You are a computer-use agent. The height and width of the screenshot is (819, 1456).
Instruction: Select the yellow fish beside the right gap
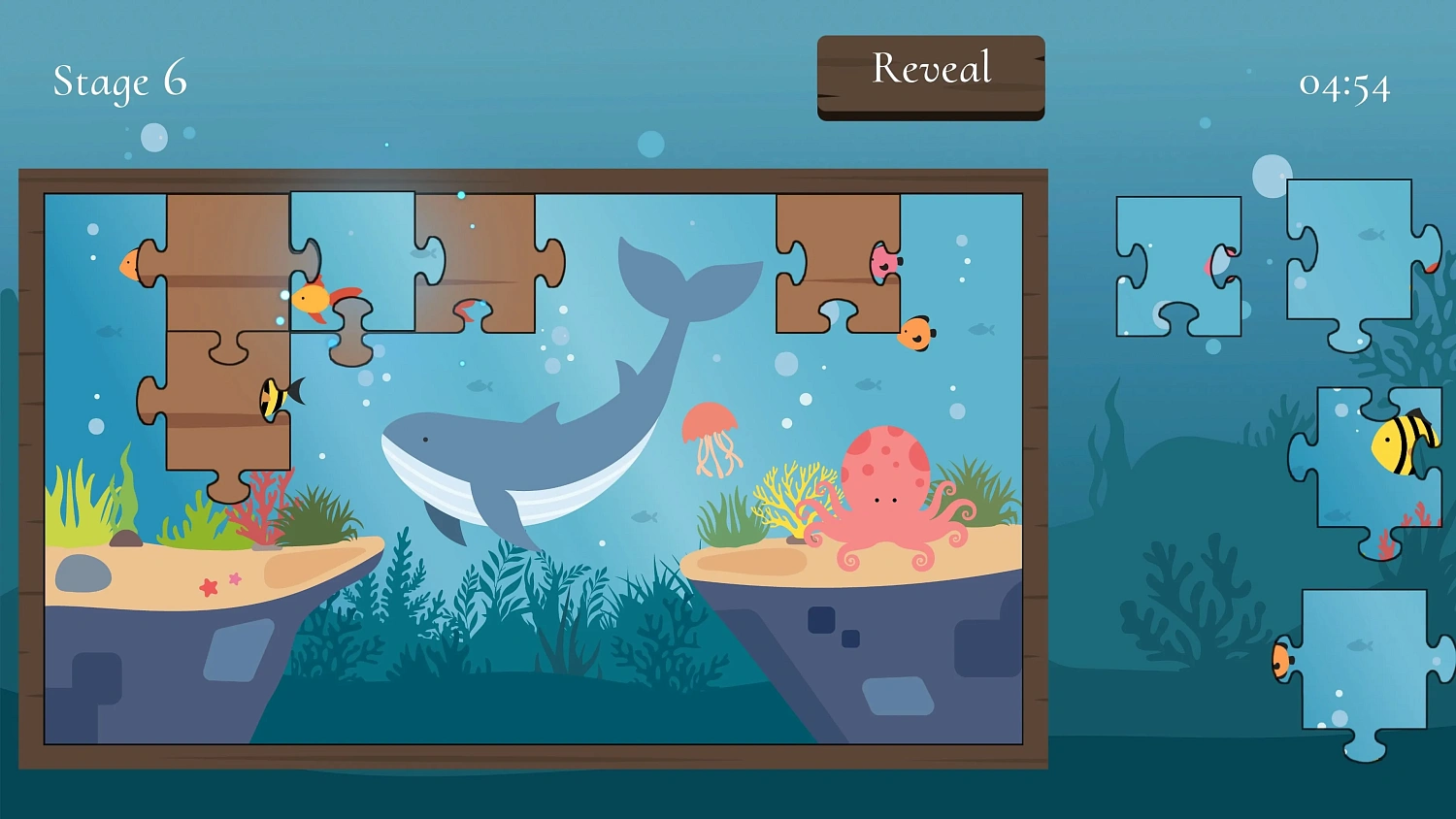tap(915, 333)
